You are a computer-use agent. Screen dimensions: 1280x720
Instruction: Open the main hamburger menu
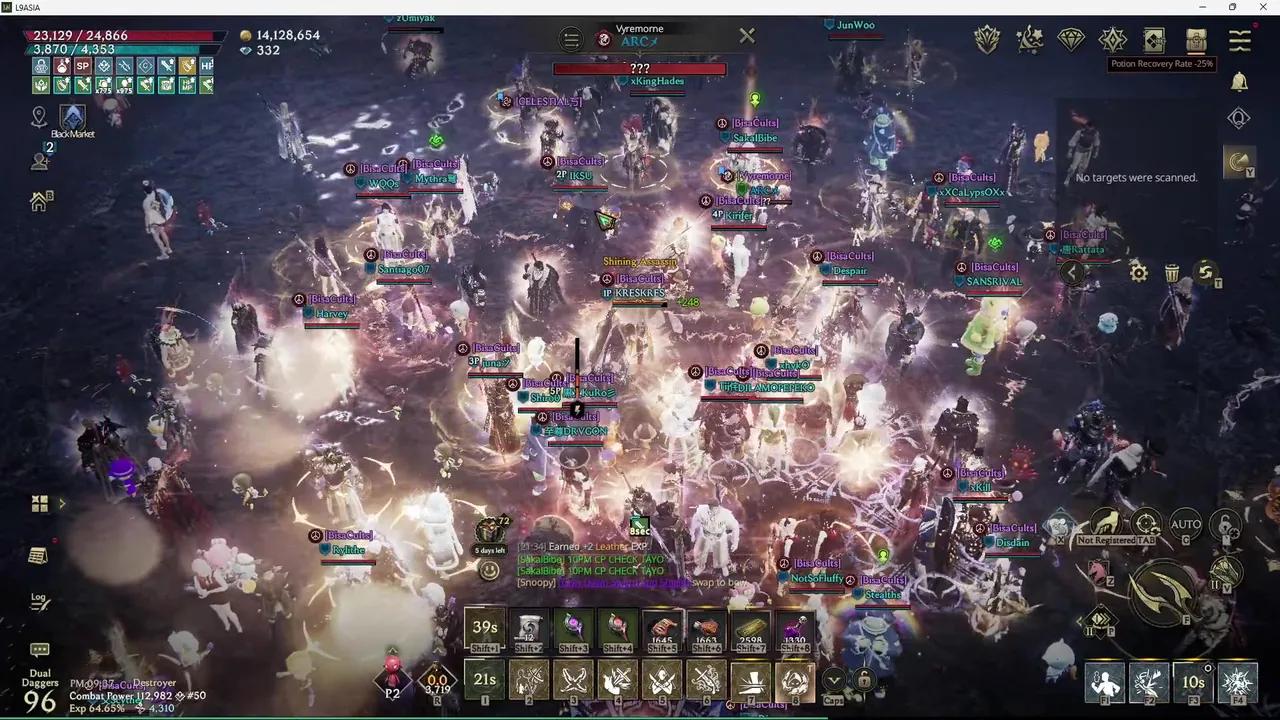[1240, 40]
